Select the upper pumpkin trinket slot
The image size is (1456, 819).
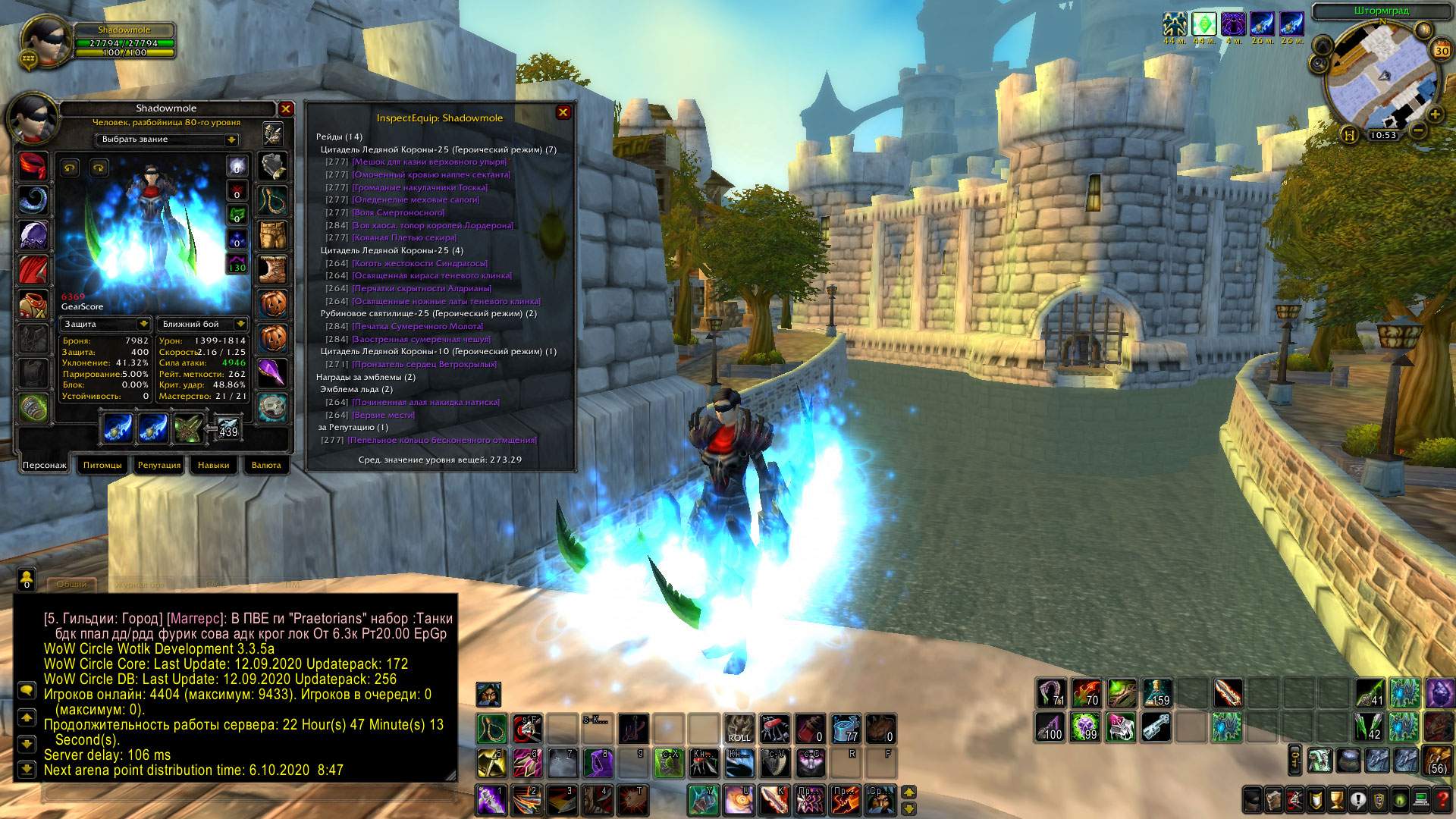click(x=273, y=304)
